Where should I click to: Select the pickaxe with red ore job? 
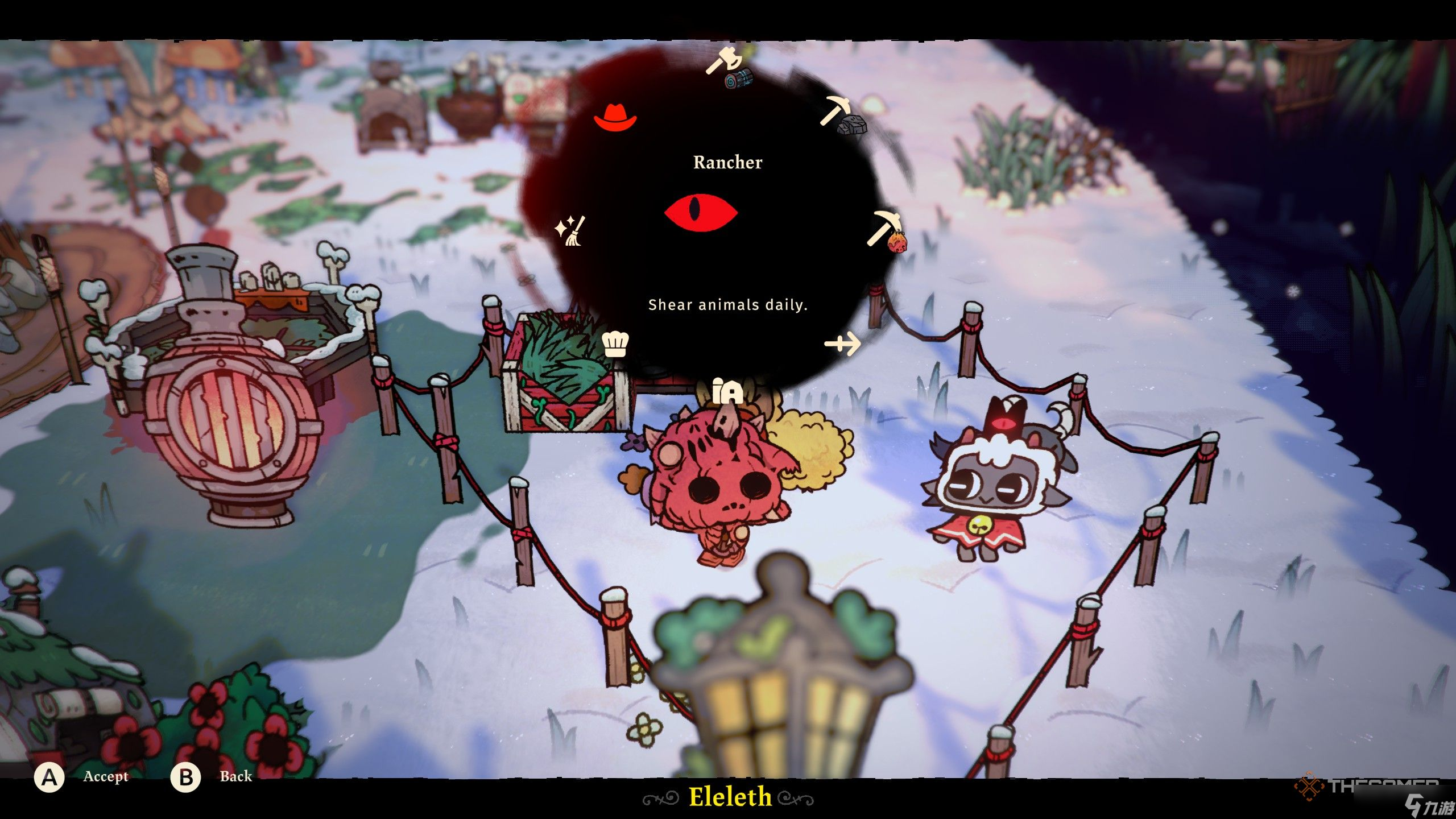pyautogui.click(x=887, y=230)
